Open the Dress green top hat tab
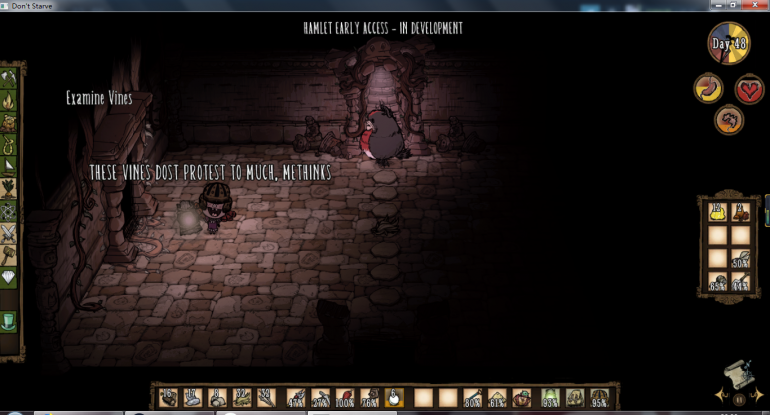 pyautogui.click(x=10, y=322)
